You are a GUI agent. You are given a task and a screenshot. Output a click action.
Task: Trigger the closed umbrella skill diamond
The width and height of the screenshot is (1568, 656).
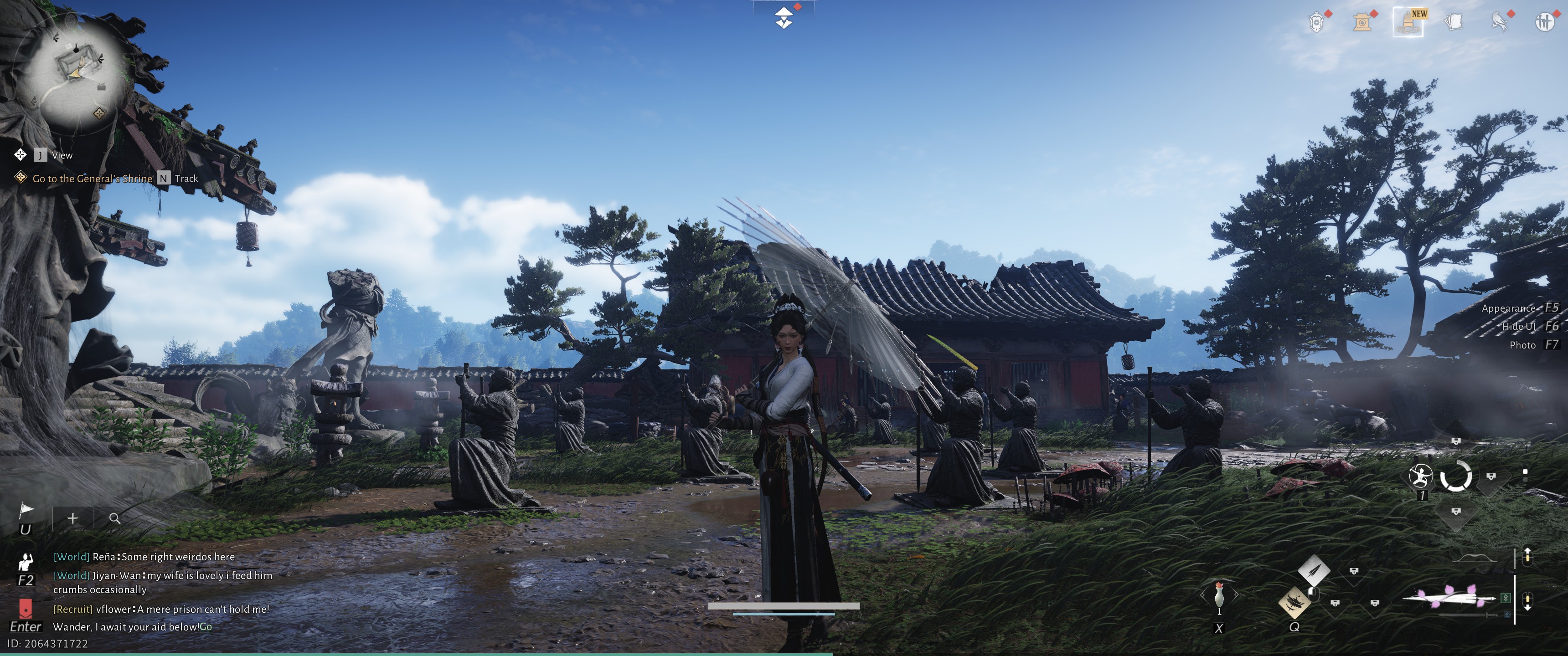[1314, 570]
